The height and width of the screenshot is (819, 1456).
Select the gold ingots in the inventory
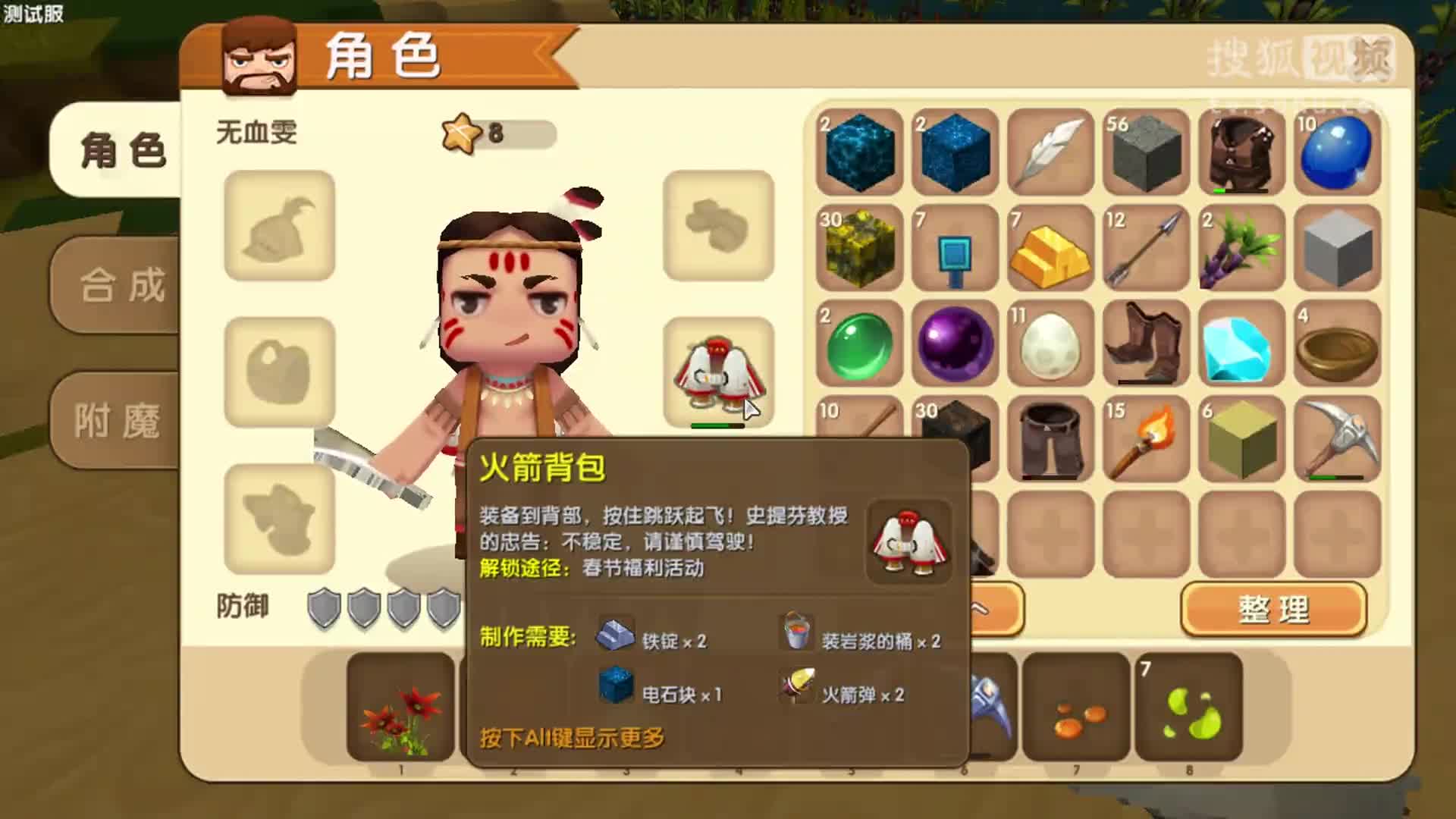[x=1049, y=250]
